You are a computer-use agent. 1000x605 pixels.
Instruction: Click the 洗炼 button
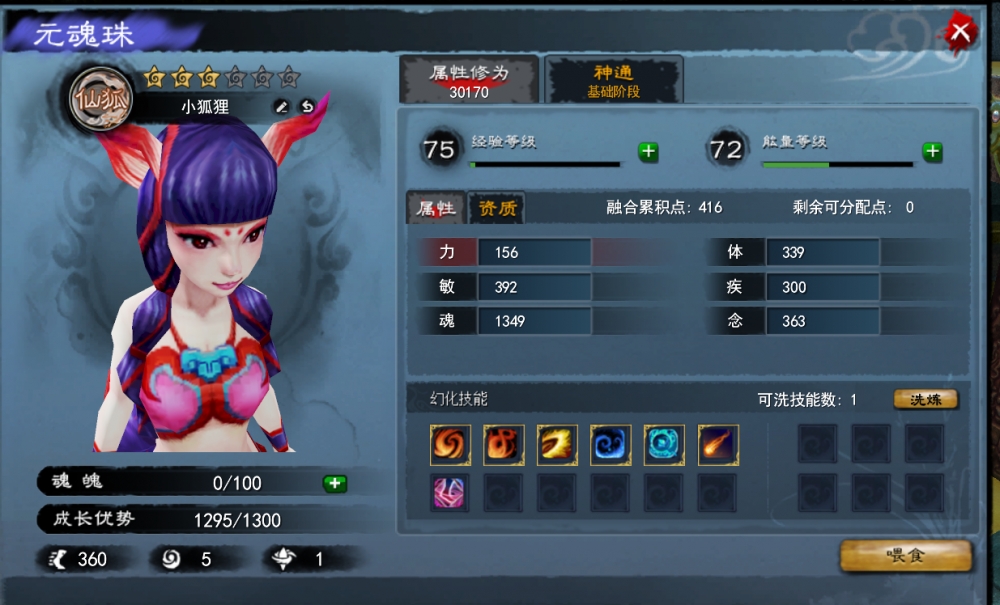click(x=925, y=400)
